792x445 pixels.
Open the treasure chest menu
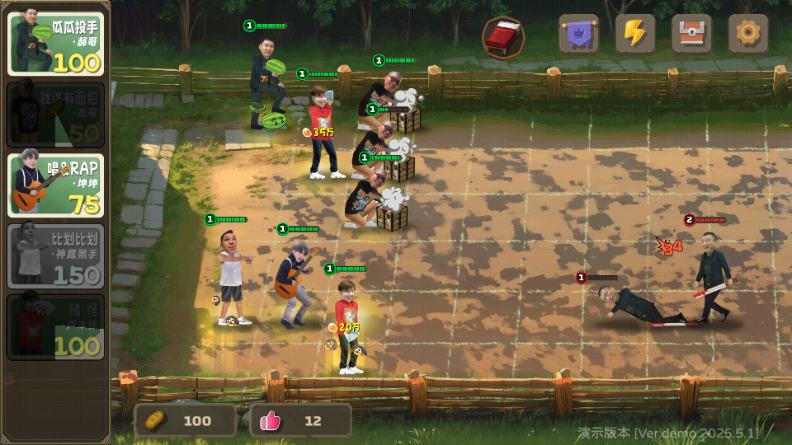coord(692,34)
